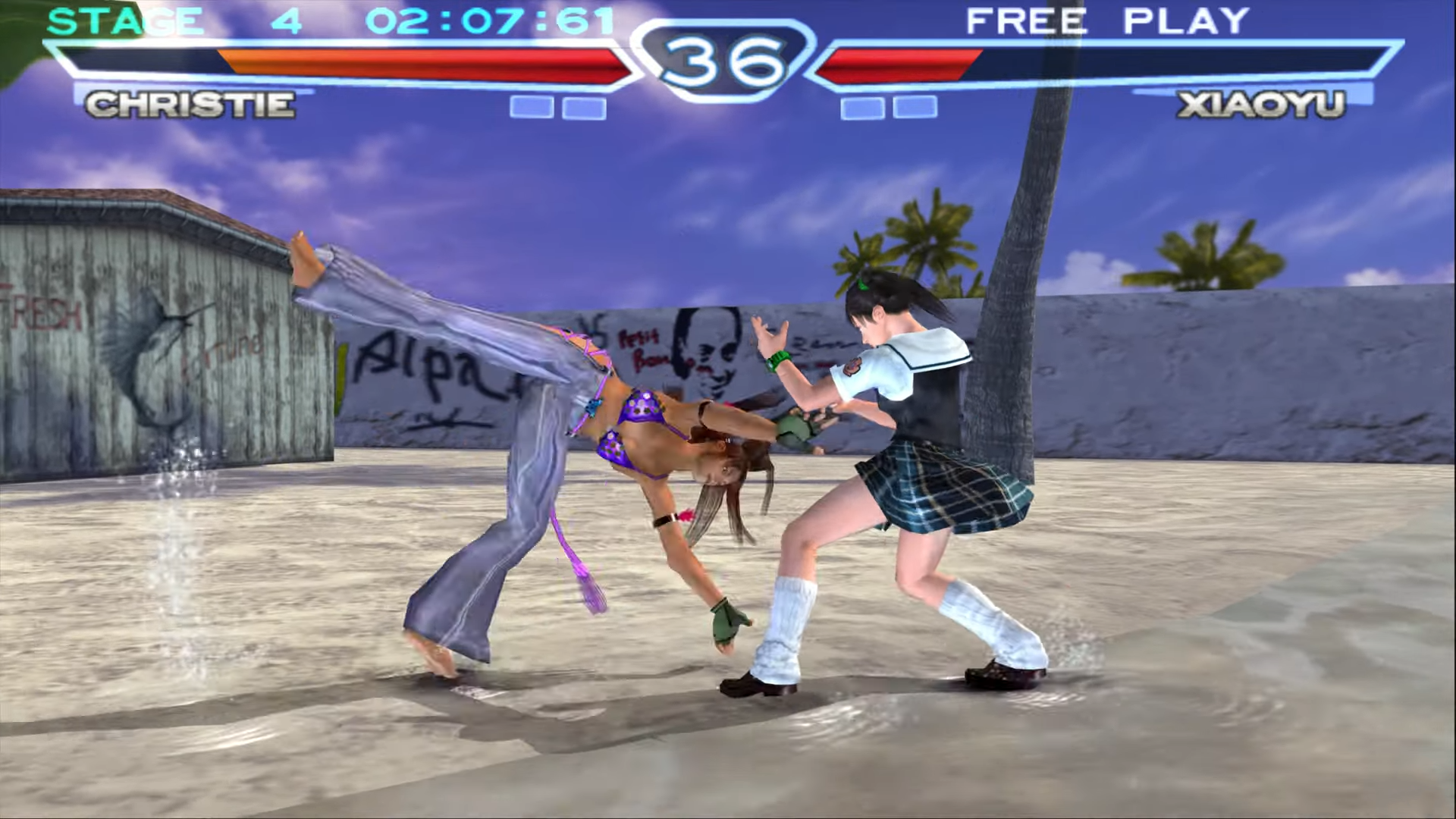The image size is (1456, 819).
Task: Select the FREE PLAY banner text
Action: (x=1107, y=20)
